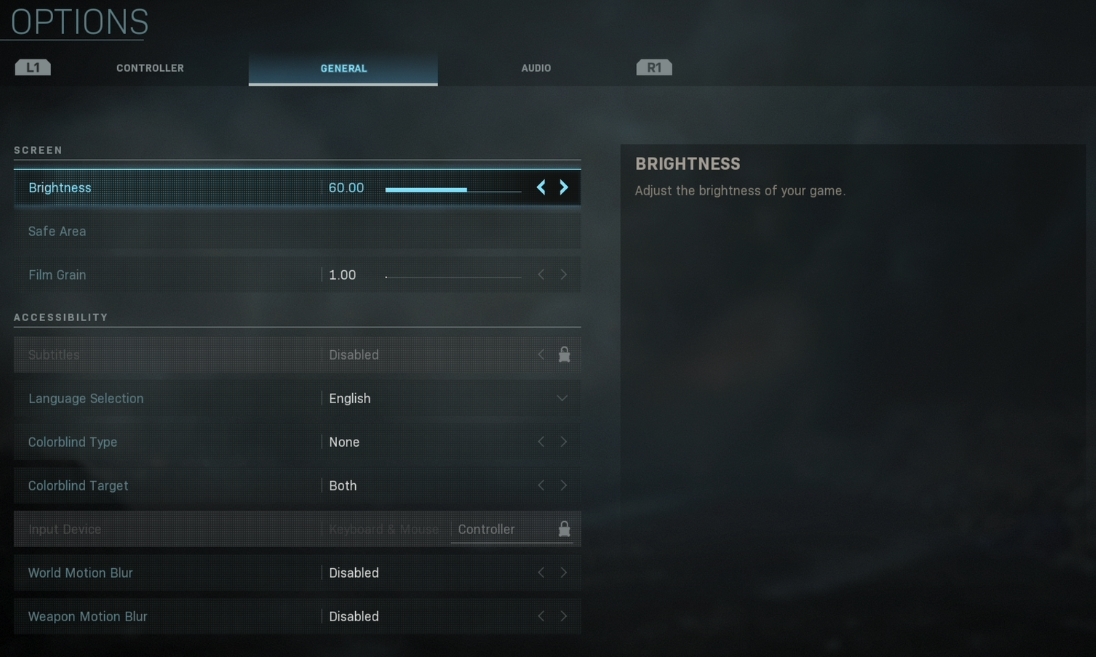Change Colorblind Target with right arrow

(564, 486)
